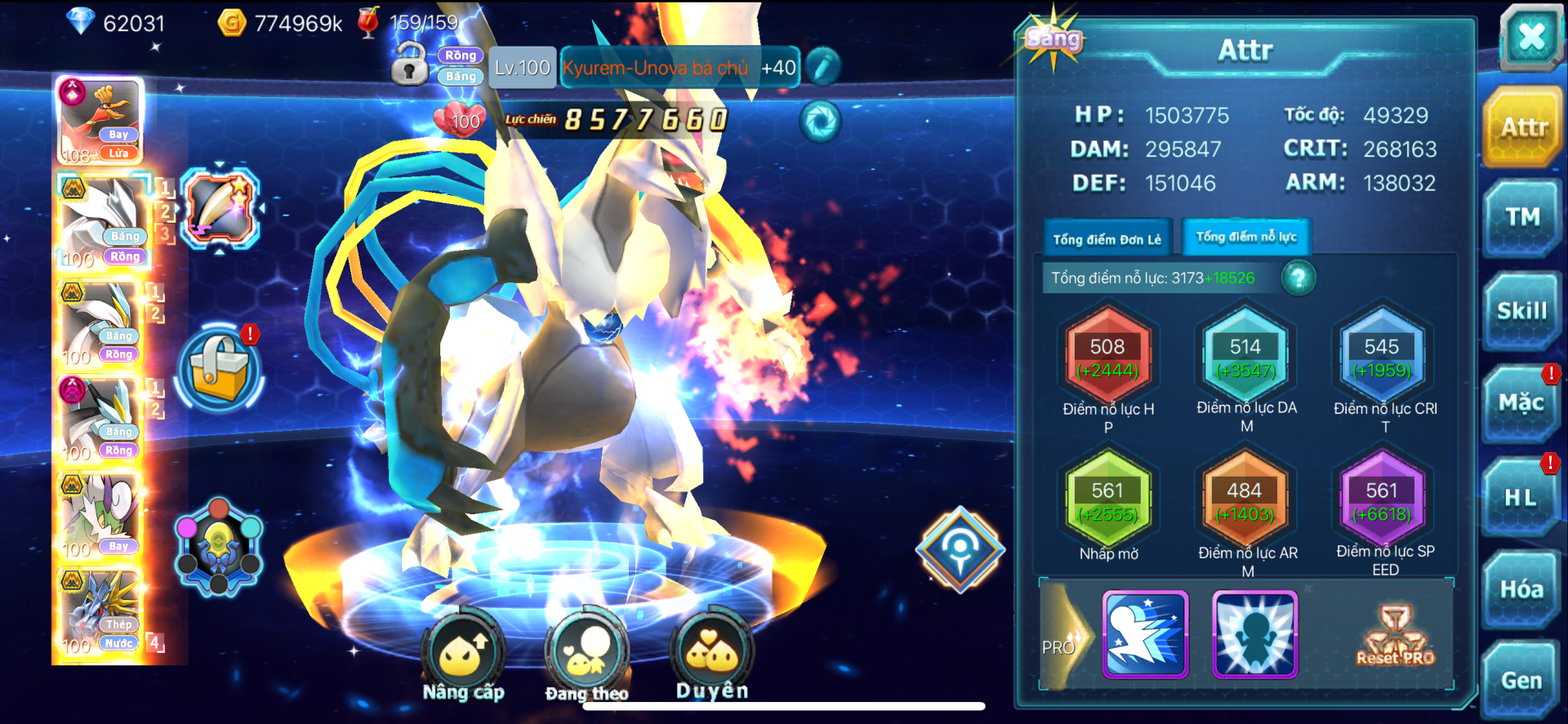Toggle the padlock lock icon
The image size is (1568, 724).
click(409, 65)
